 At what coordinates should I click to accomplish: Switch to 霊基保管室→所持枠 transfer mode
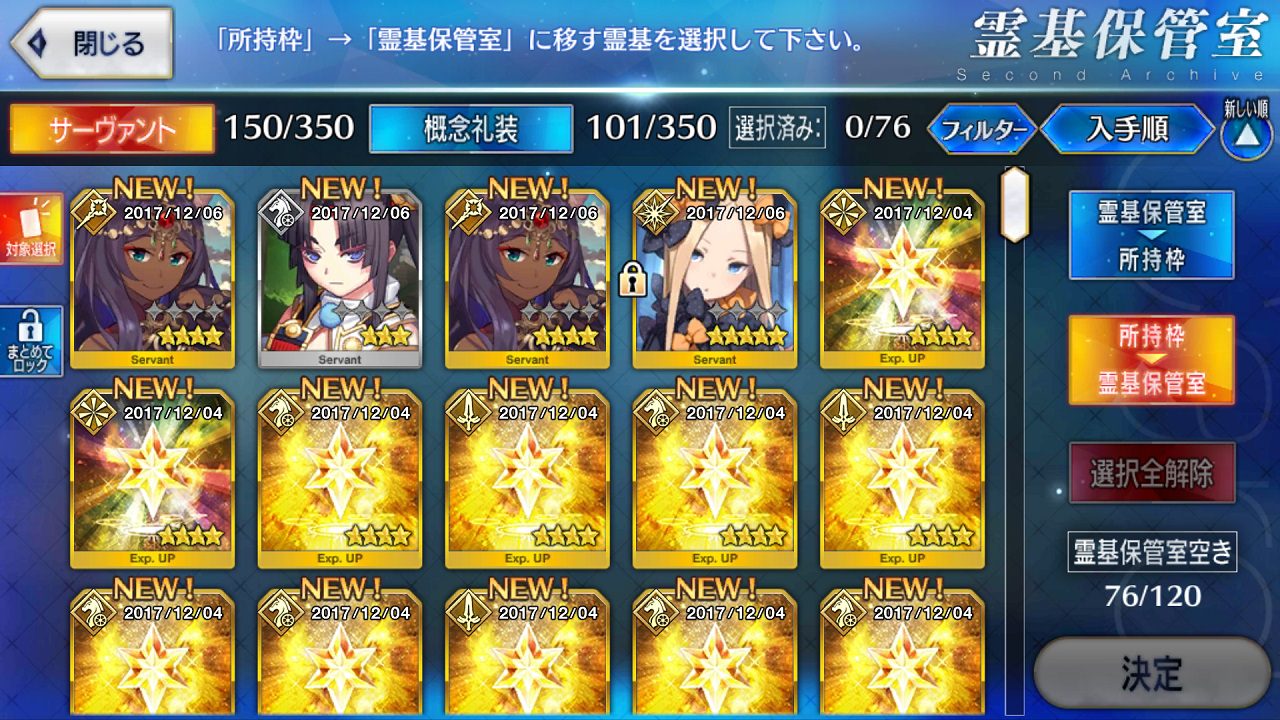coord(1151,235)
